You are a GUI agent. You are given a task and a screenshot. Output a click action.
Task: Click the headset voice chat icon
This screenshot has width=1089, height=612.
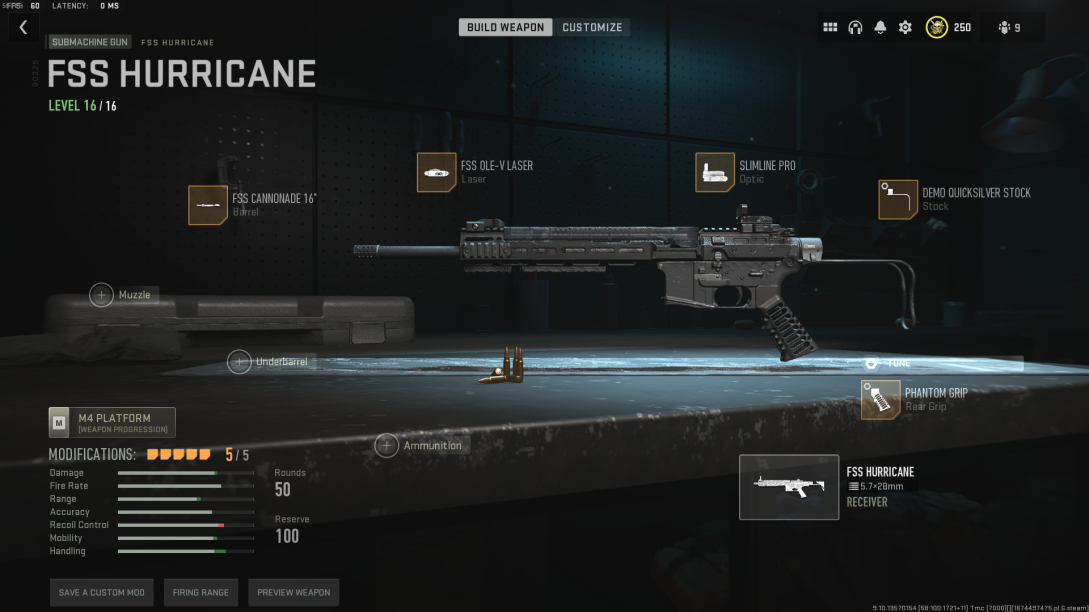click(x=855, y=28)
